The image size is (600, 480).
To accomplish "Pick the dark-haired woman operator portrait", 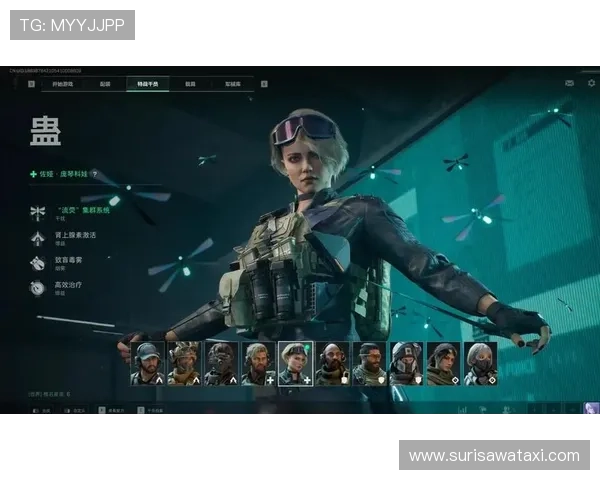I will coord(443,363).
